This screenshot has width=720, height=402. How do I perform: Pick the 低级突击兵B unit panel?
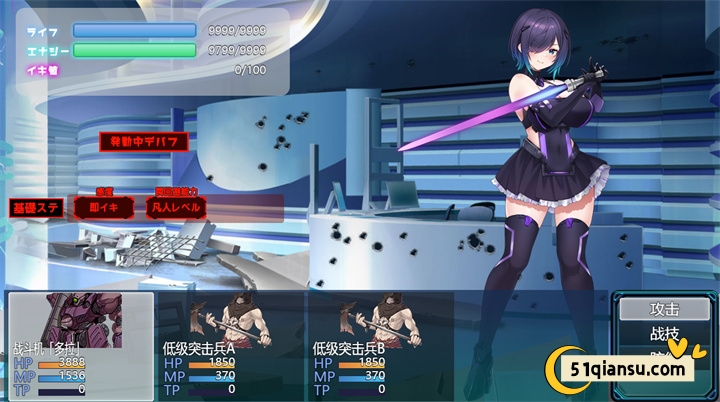(x=380, y=345)
